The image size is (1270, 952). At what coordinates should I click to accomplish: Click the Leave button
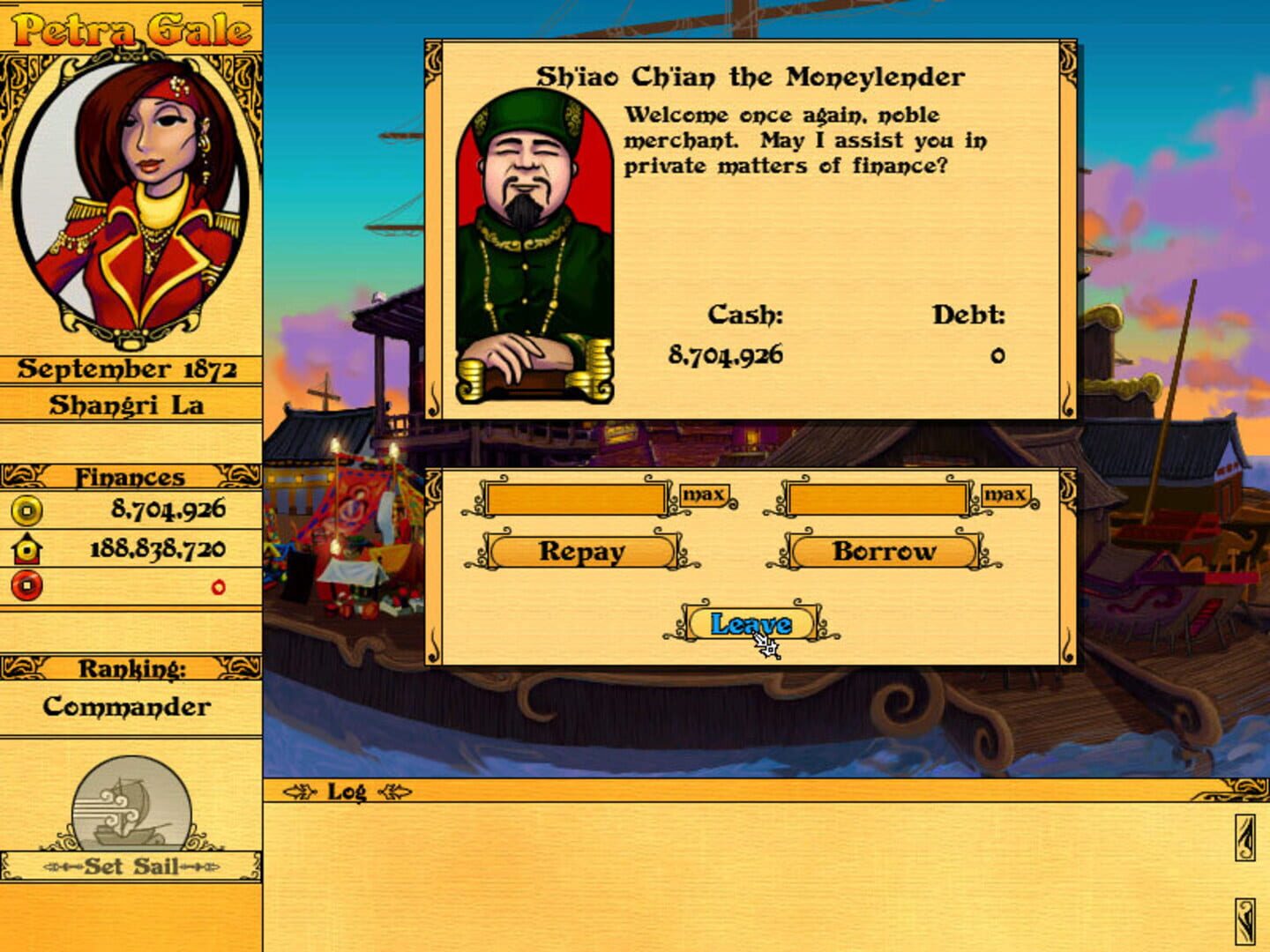coord(750,621)
